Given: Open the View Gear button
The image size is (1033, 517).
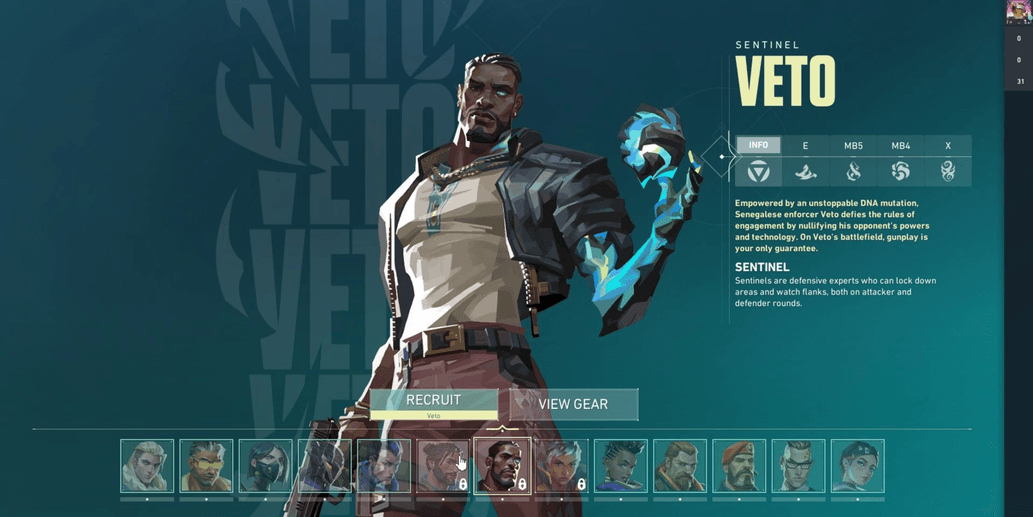Looking at the screenshot, I should (573, 404).
